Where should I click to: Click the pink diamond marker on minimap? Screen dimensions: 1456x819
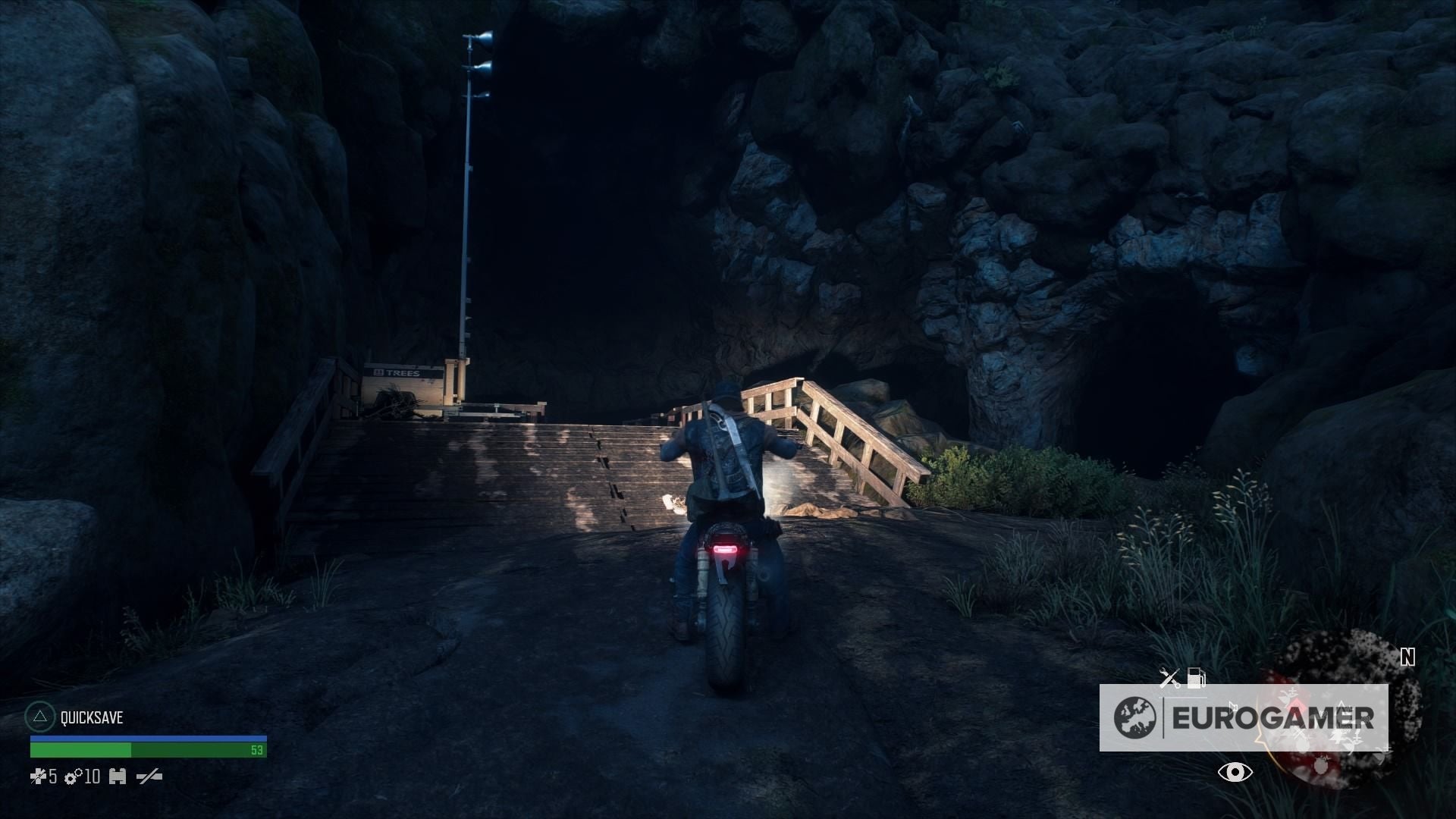1295,705
